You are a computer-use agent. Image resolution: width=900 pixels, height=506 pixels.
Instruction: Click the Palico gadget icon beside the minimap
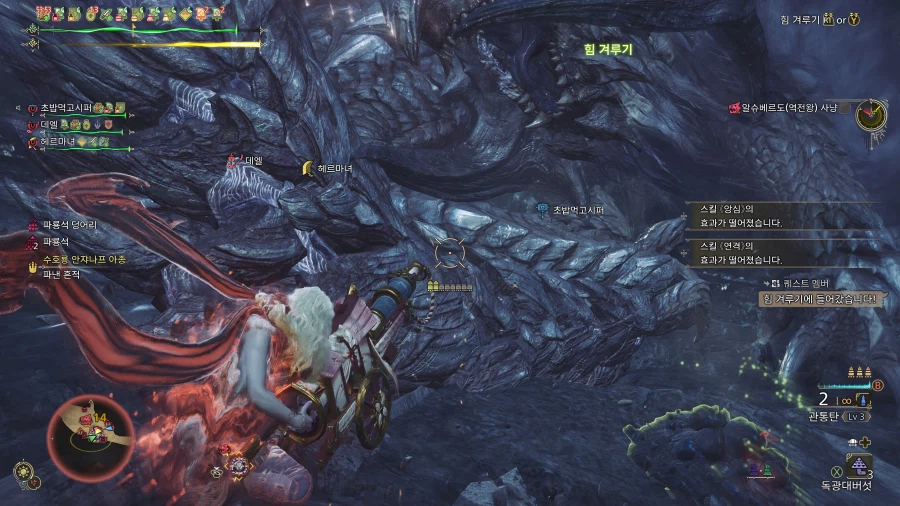click(23, 471)
